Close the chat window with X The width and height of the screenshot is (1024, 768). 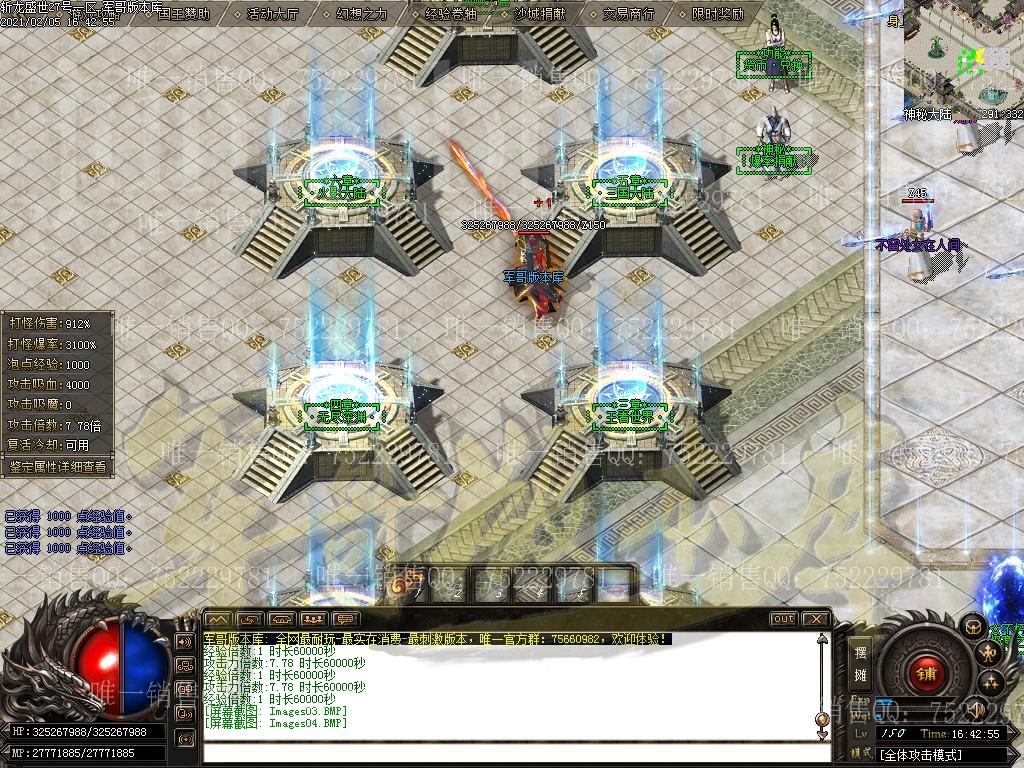click(x=815, y=619)
